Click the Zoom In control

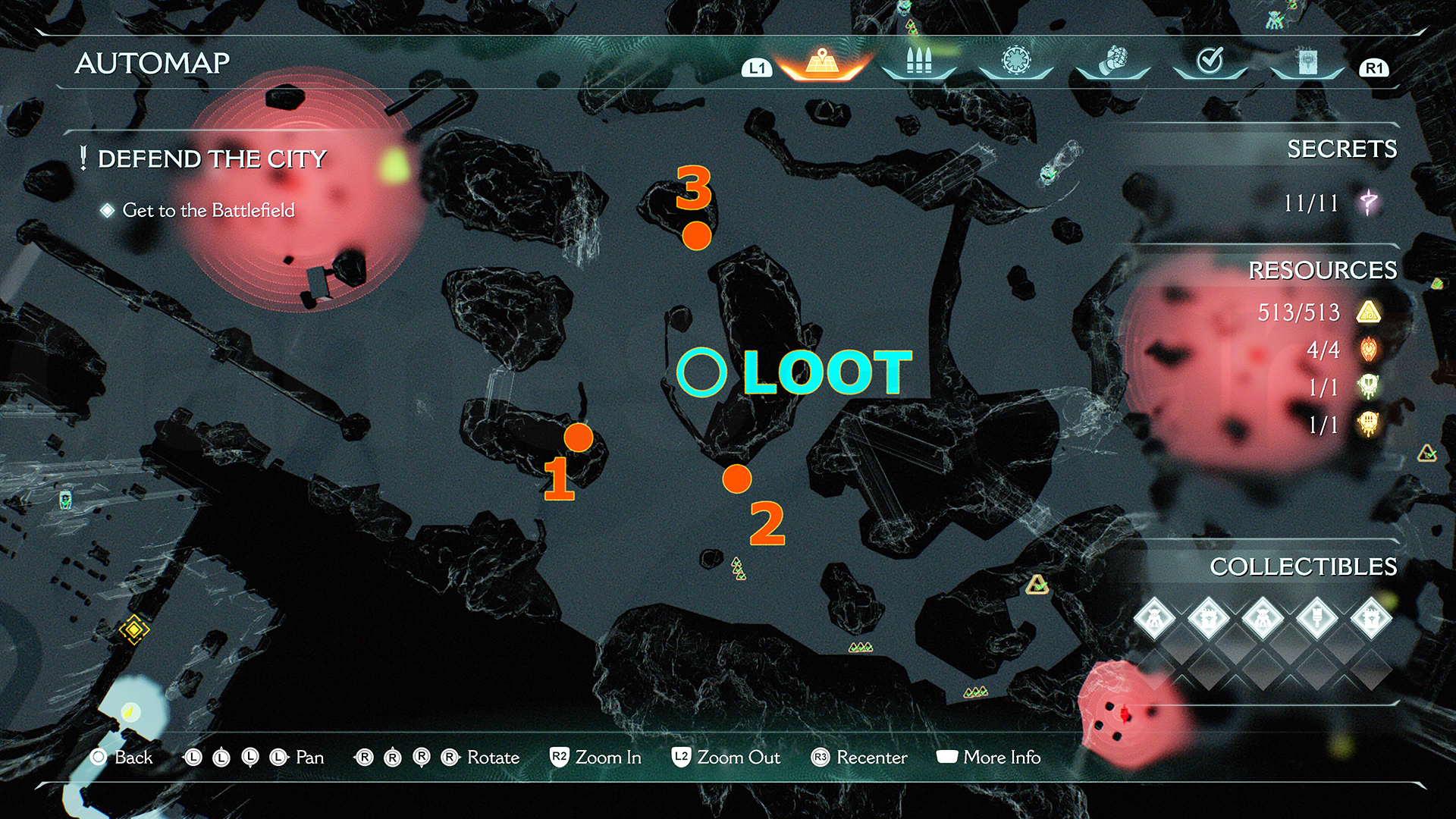(x=596, y=757)
